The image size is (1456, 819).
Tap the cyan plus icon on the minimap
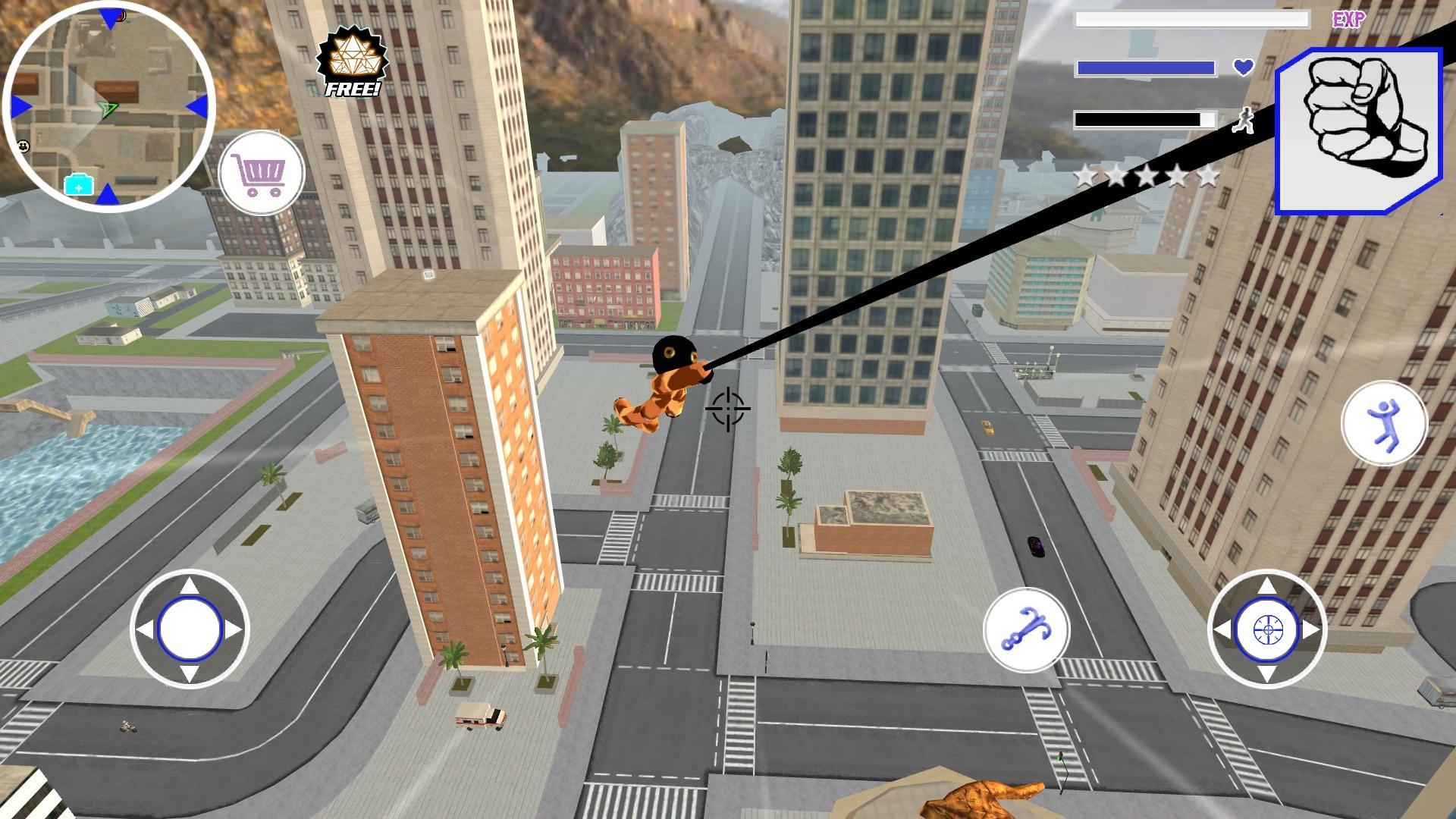pos(79,187)
